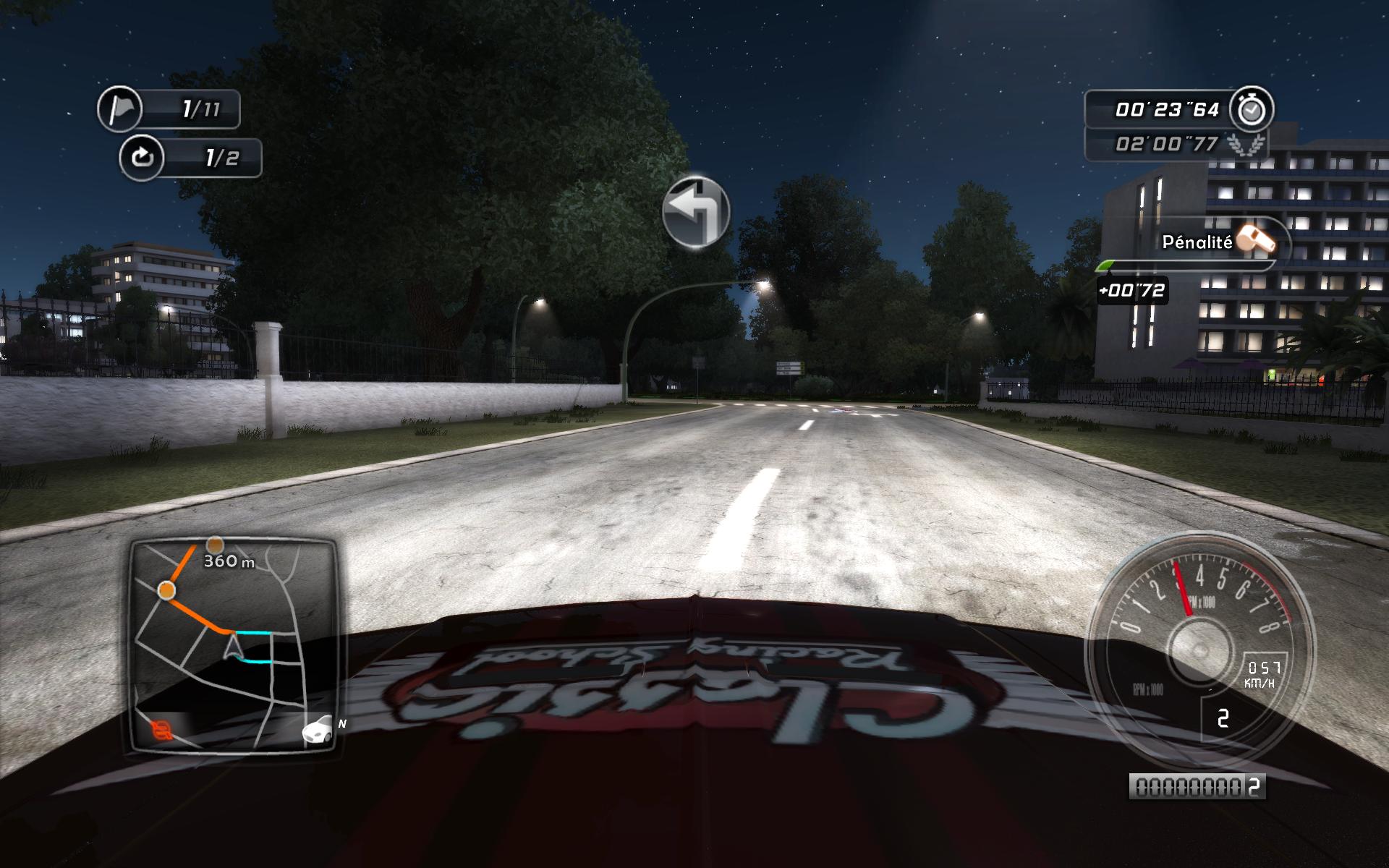Expand the minimap panel
The width and height of the screenshot is (1389, 868).
click(234, 644)
